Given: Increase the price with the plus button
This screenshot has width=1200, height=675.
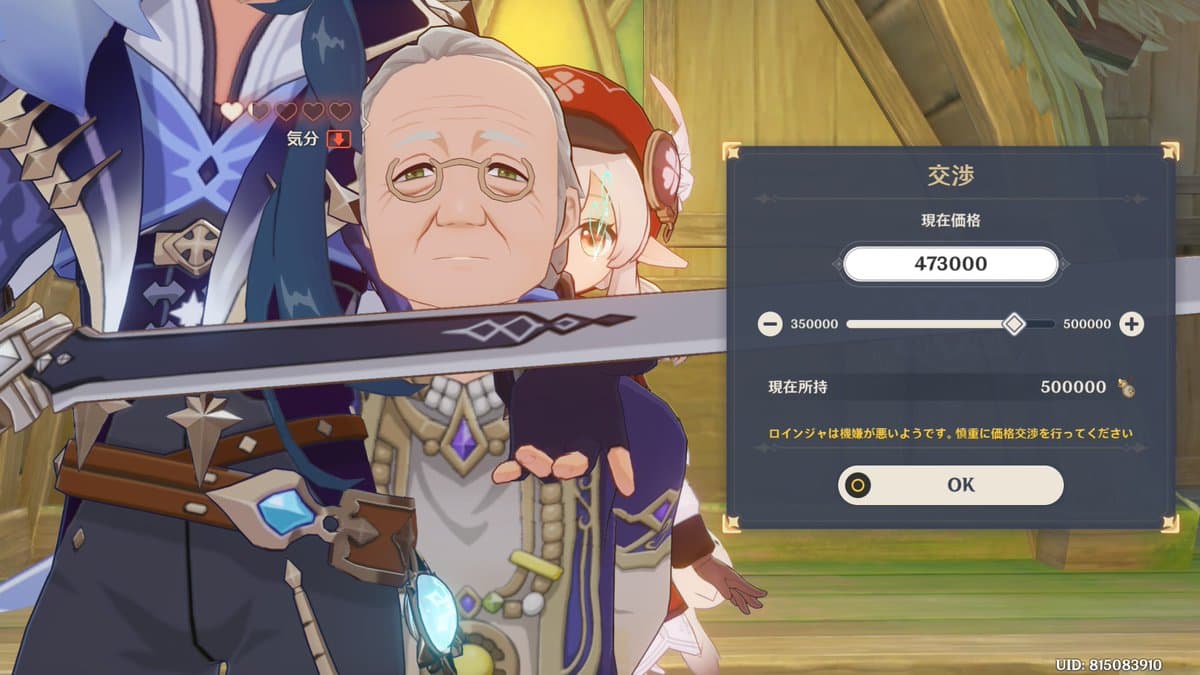Looking at the screenshot, I should (x=1131, y=324).
